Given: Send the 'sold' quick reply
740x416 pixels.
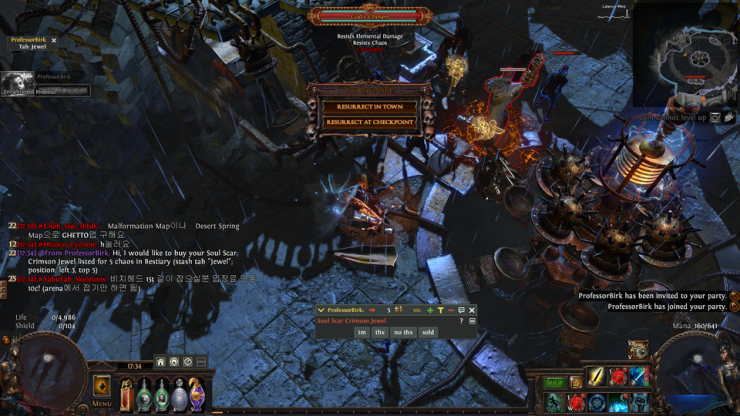Looking at the screenshot, I should 428,332.
